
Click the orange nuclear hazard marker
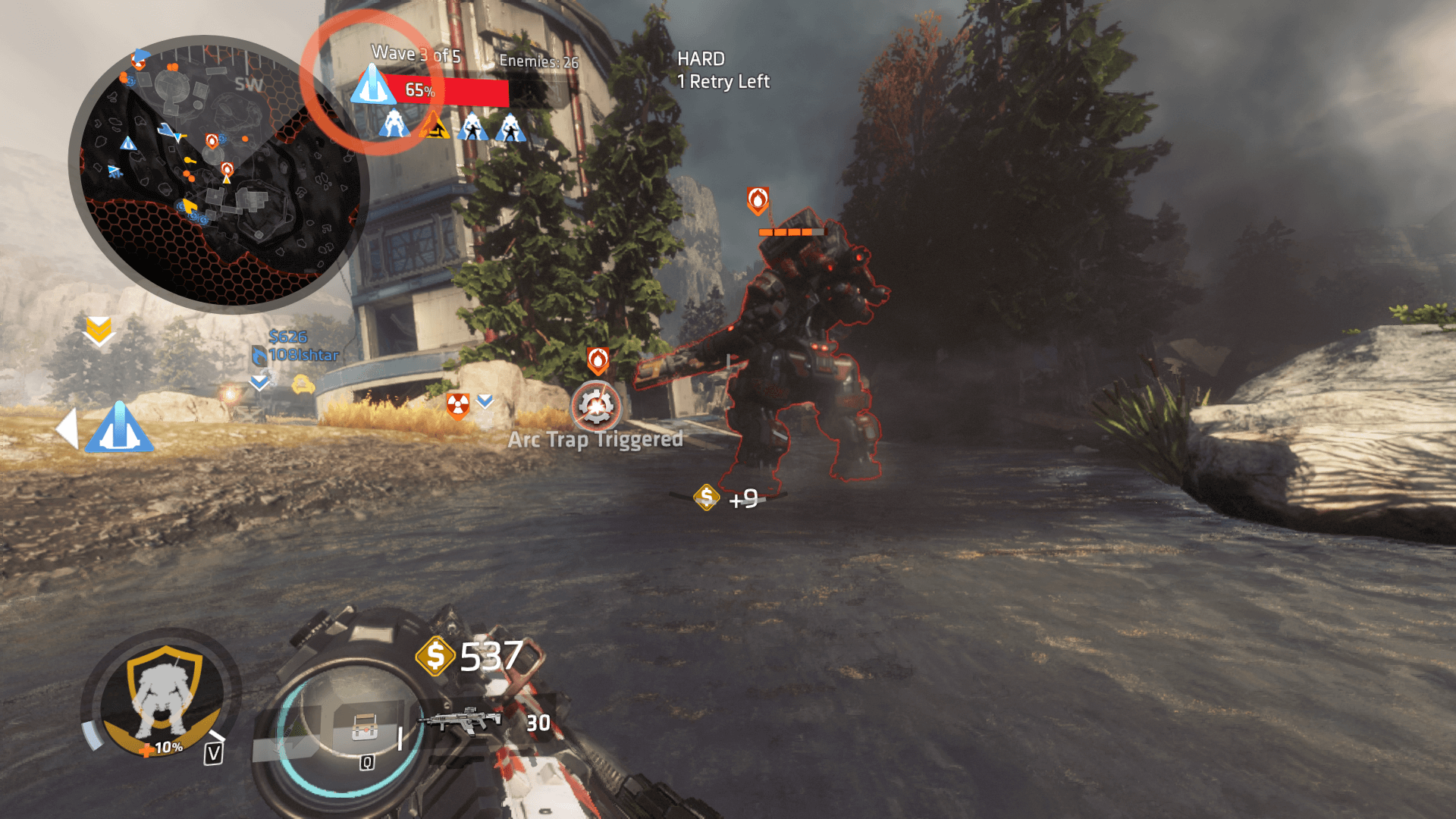[x=458, y=405]
